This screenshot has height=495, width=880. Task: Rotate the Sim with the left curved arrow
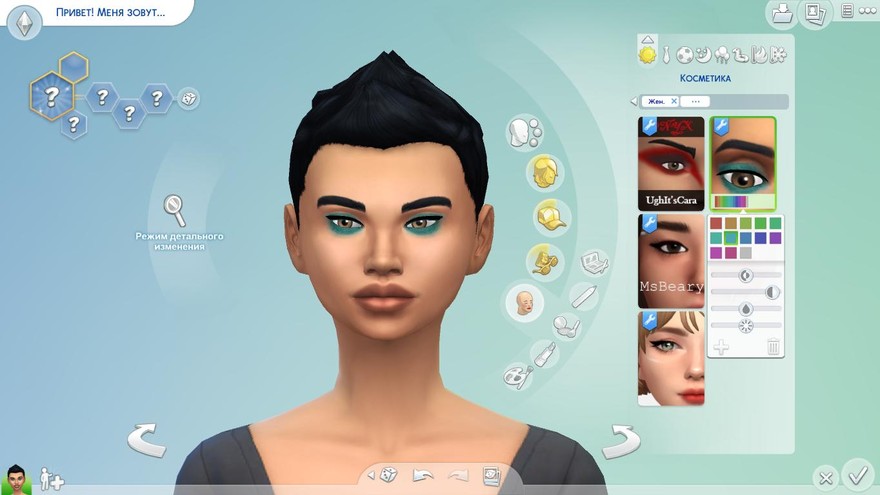(146, 441)
